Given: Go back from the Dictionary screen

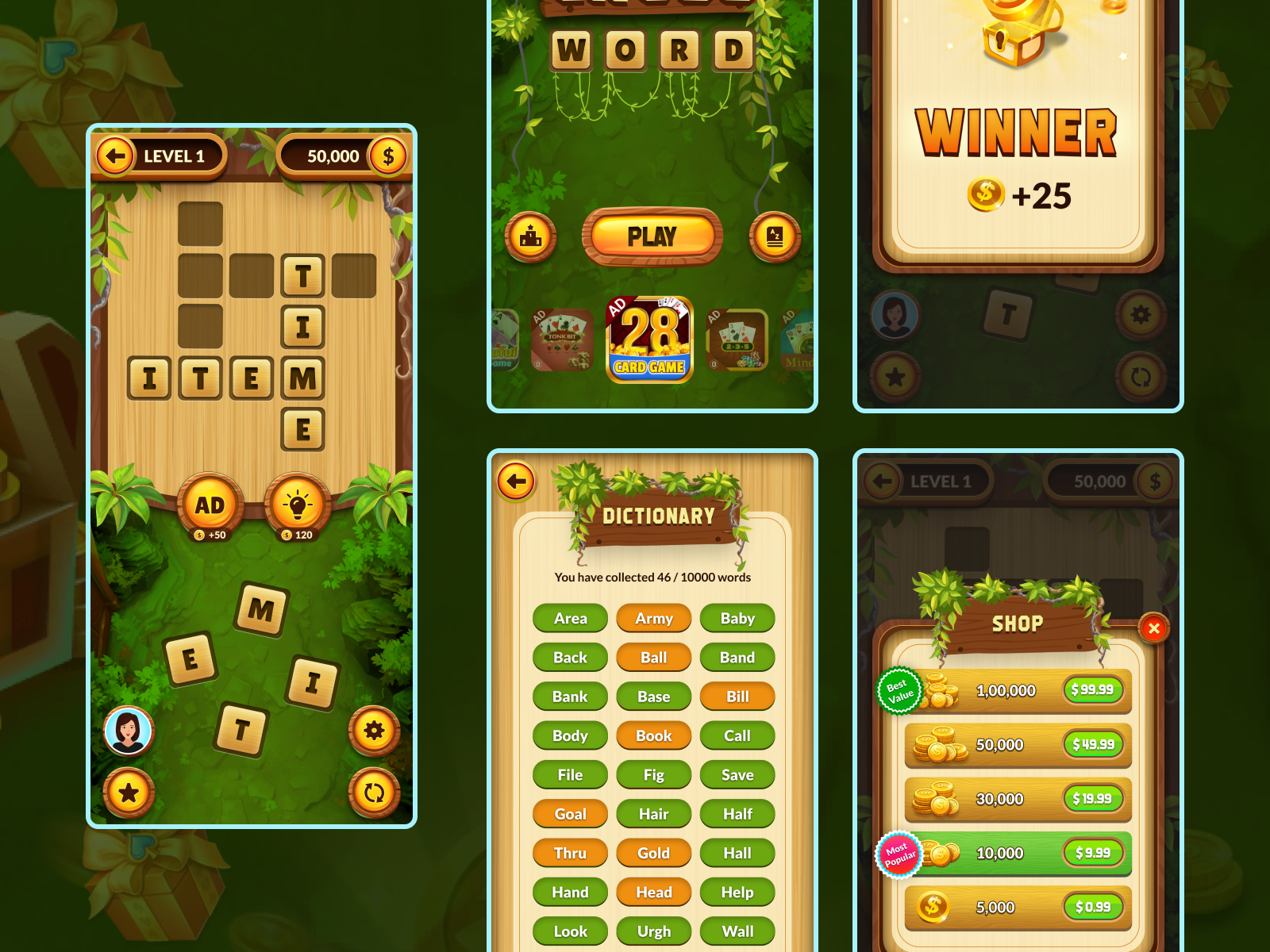Looking at the screenshot, I should [x=516, y=481].
